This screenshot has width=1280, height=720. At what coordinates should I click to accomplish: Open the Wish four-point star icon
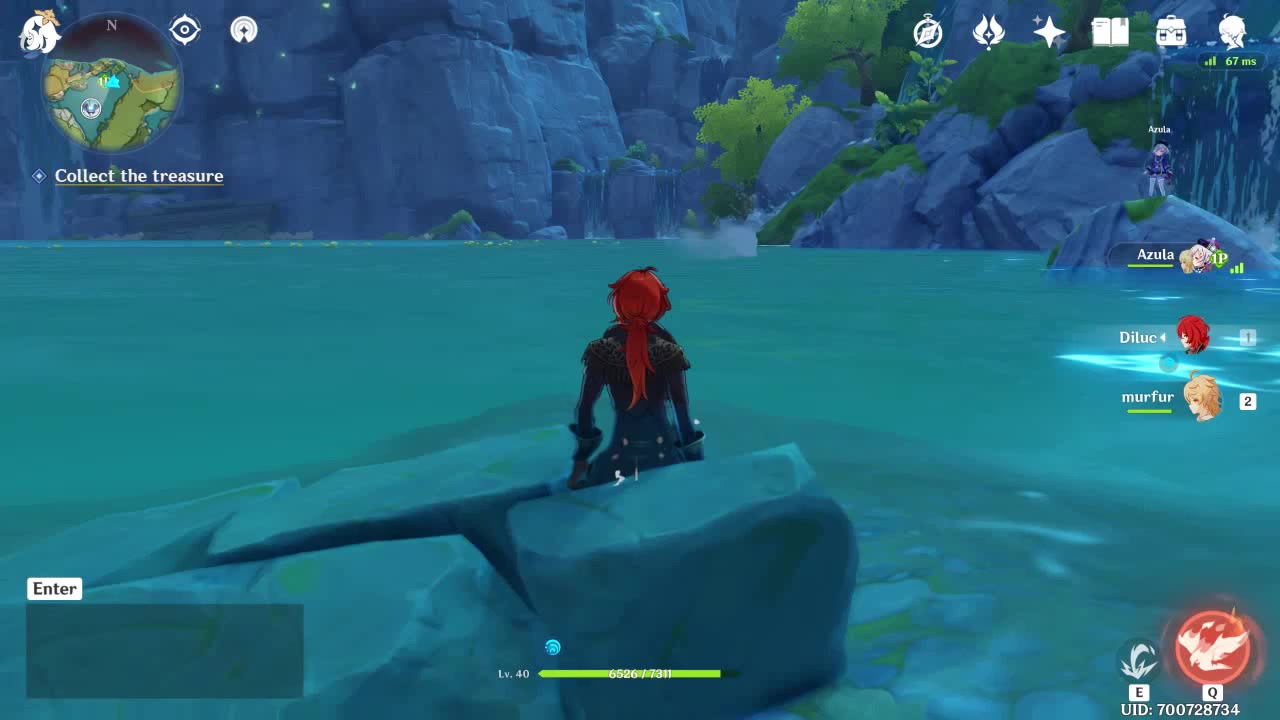1049,32
